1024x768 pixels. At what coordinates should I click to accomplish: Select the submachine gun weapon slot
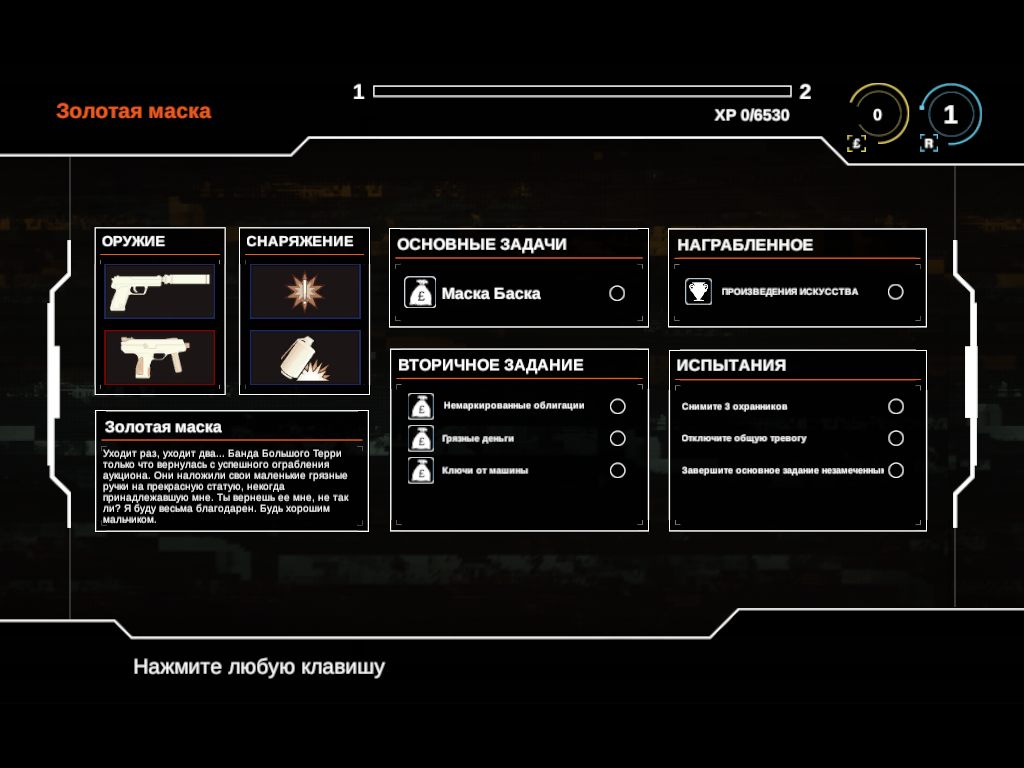click(159, 357)
